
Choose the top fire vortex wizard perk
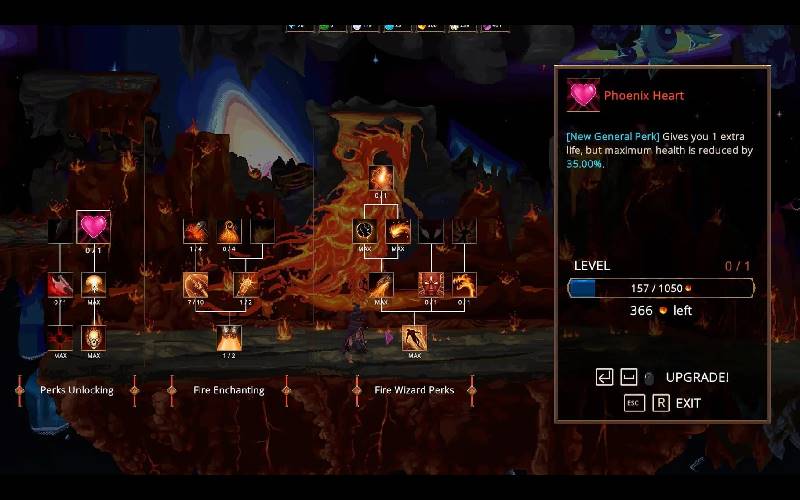381,178
